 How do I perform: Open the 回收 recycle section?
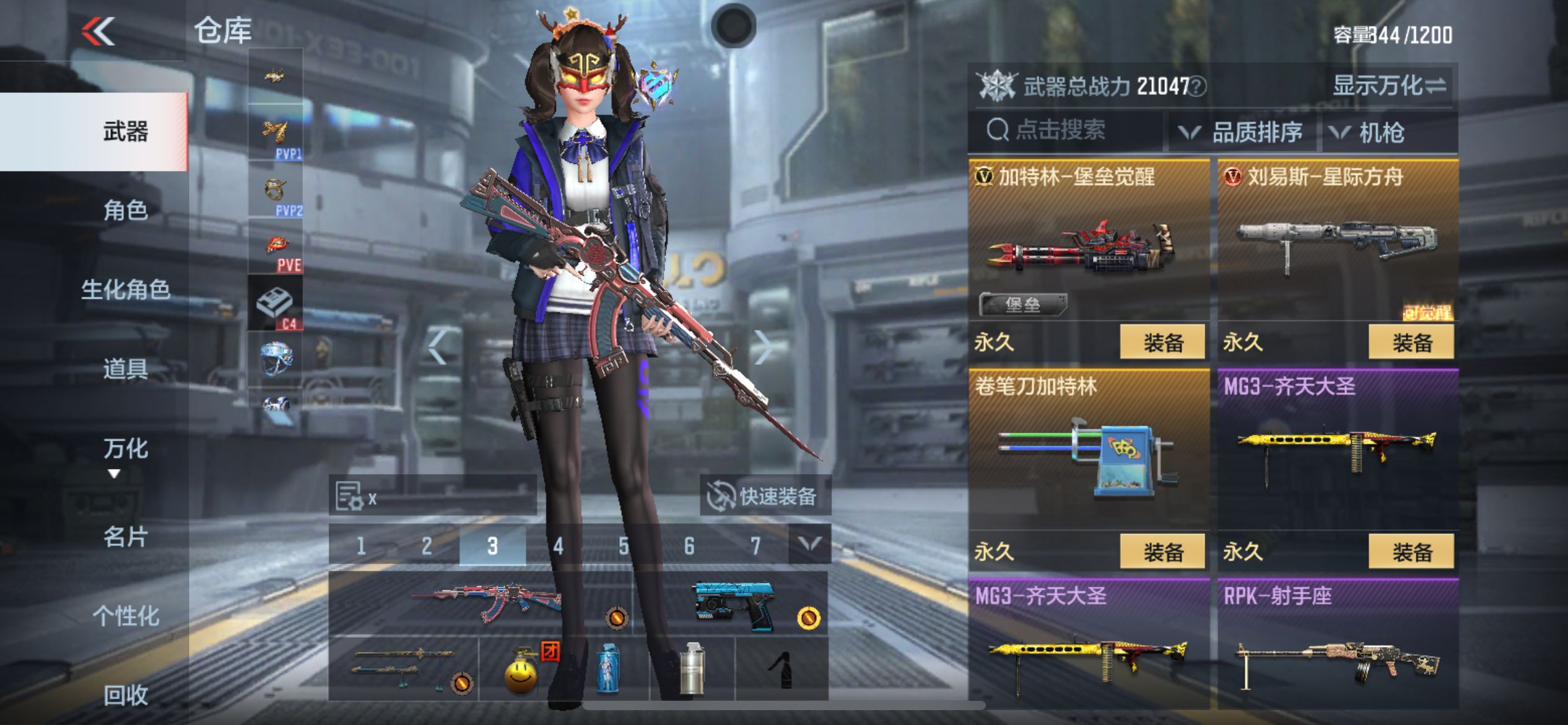click(x=126, y=695)
